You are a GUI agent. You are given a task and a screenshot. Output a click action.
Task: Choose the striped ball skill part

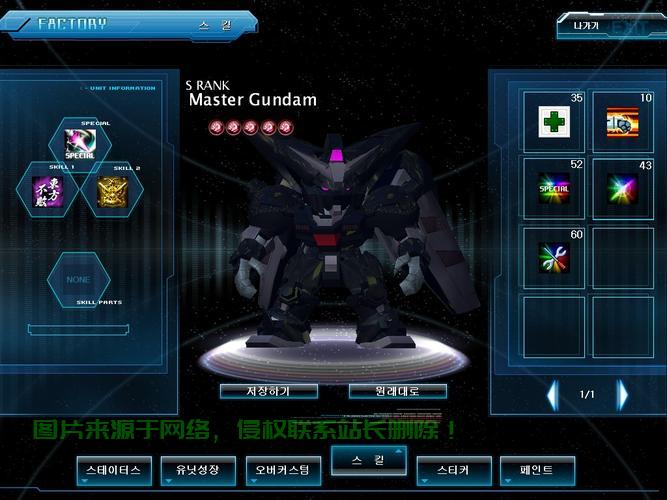point(622,122)
